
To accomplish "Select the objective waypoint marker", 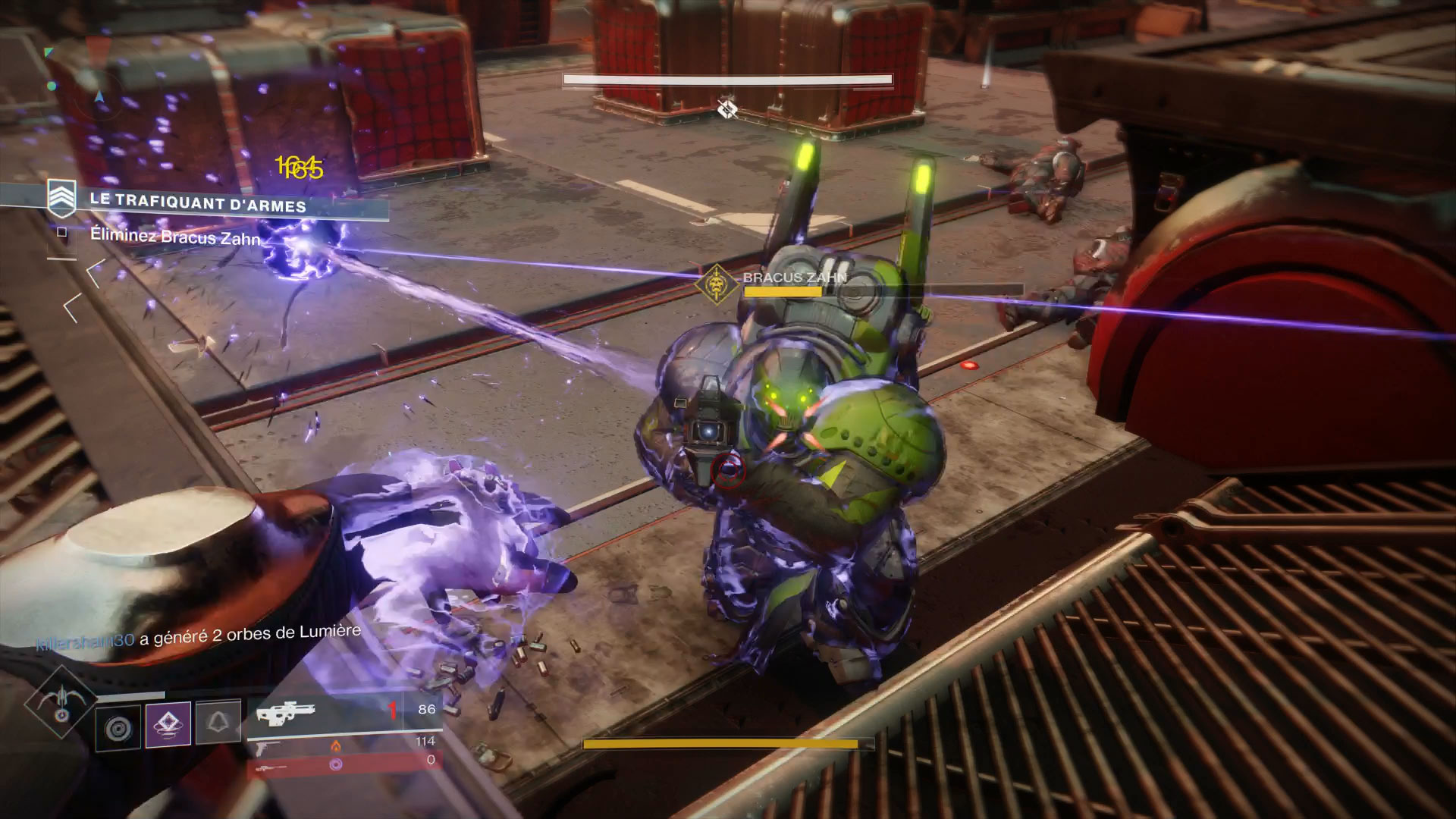I will pos(727,110).
